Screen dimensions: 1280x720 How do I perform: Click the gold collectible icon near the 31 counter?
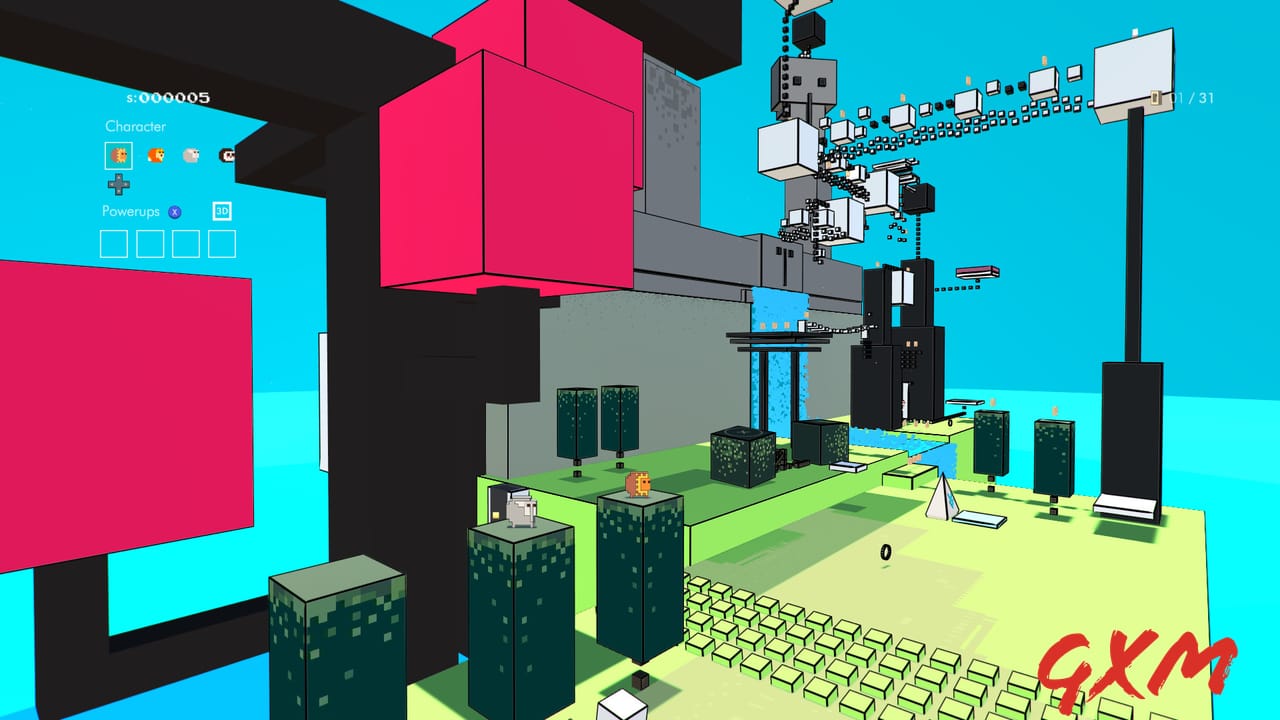pos(1156,98)
